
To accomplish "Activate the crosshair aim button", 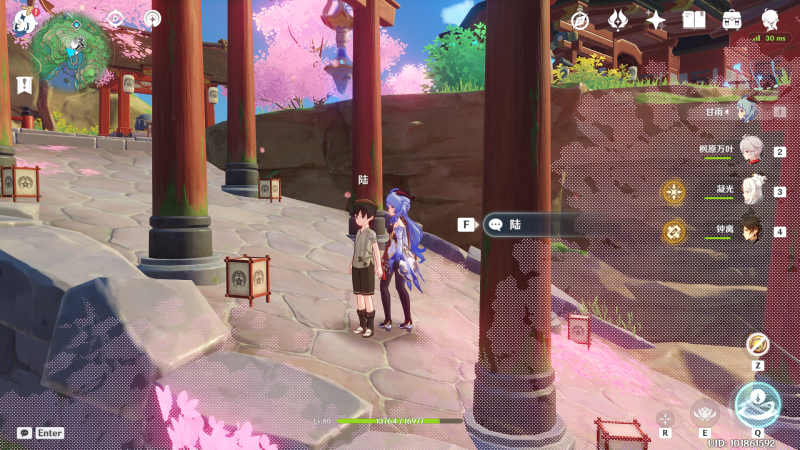I will click(x=665, y=417).
